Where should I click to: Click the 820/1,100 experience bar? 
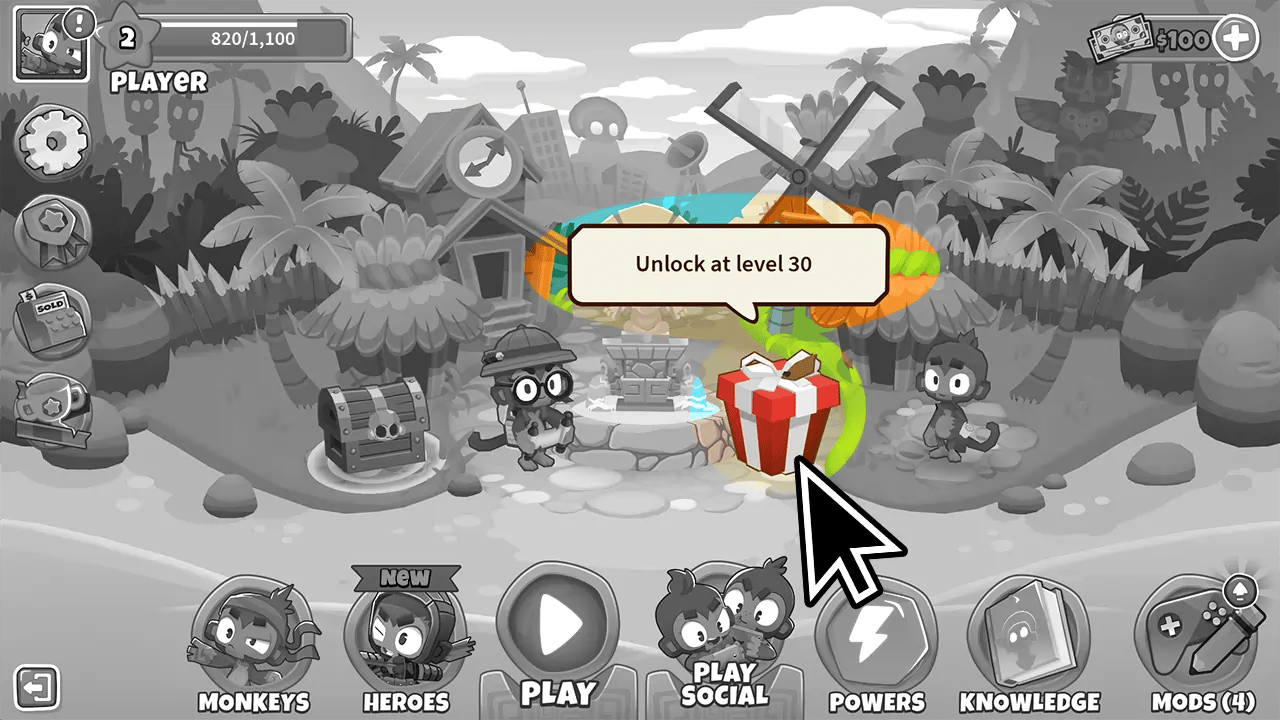pos(252,40)
